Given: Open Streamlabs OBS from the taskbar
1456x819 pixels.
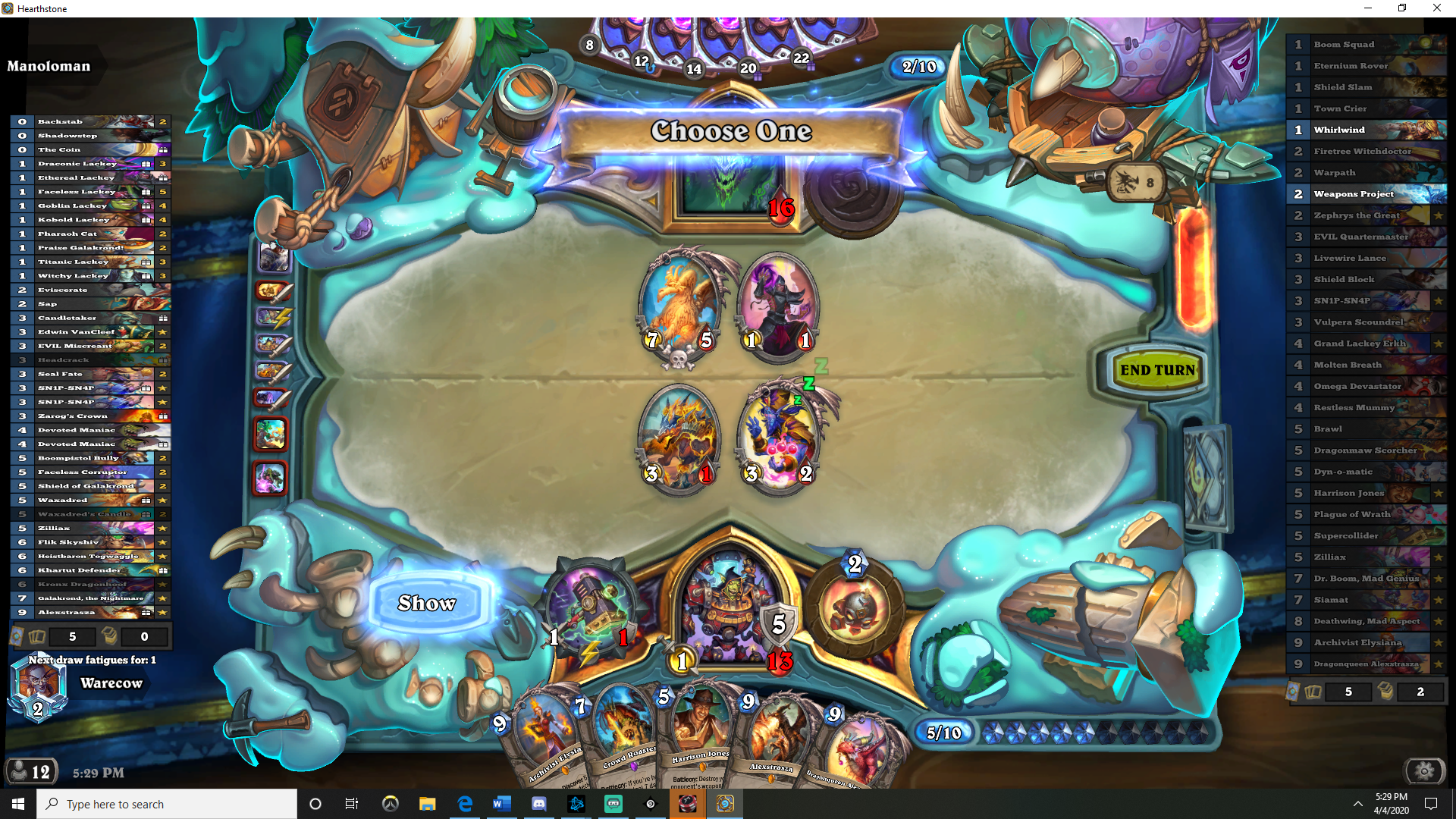Looking at the screenshot, I should [x=613, y=804].
